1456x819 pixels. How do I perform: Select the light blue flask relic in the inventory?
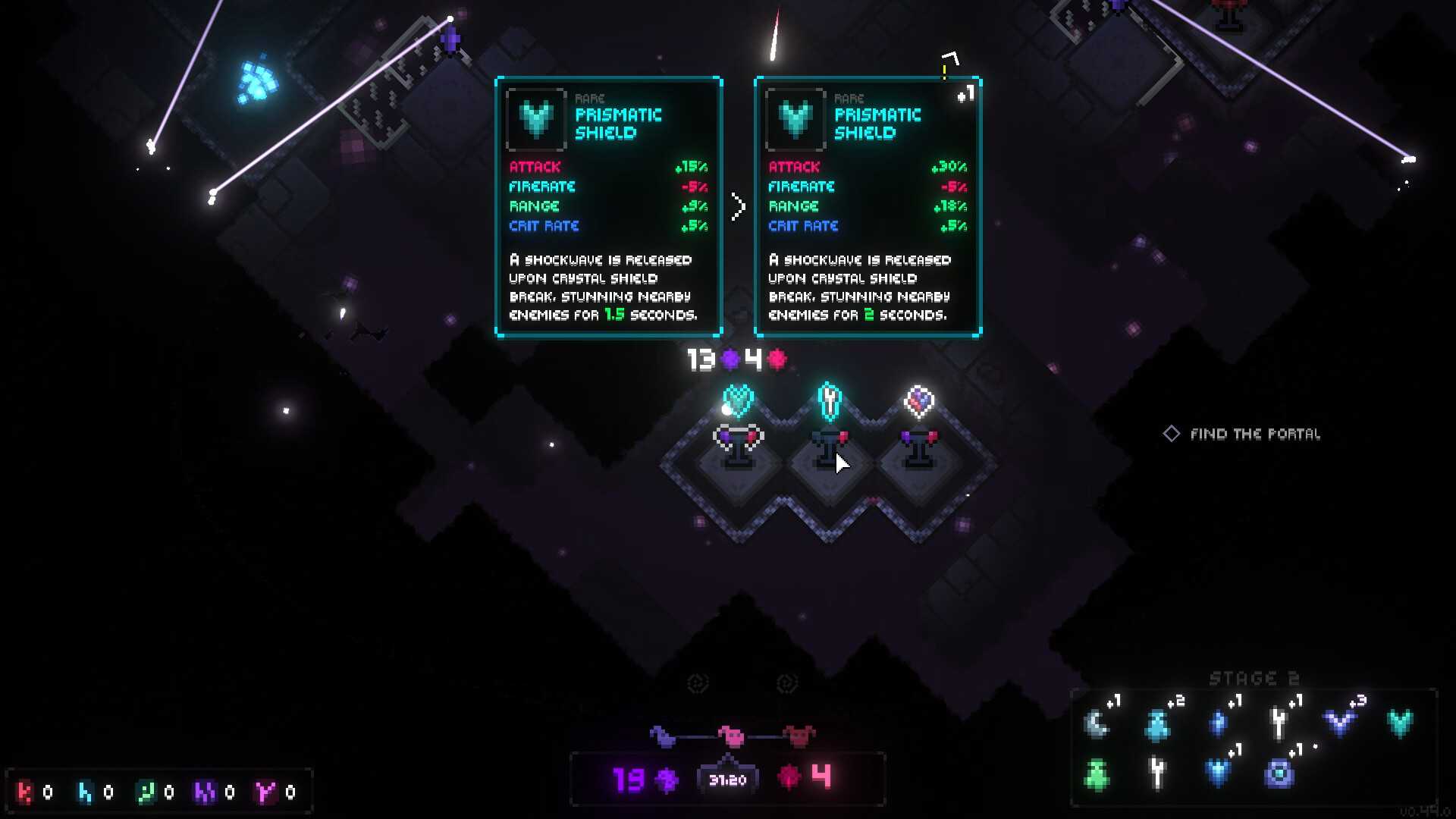1157,725
